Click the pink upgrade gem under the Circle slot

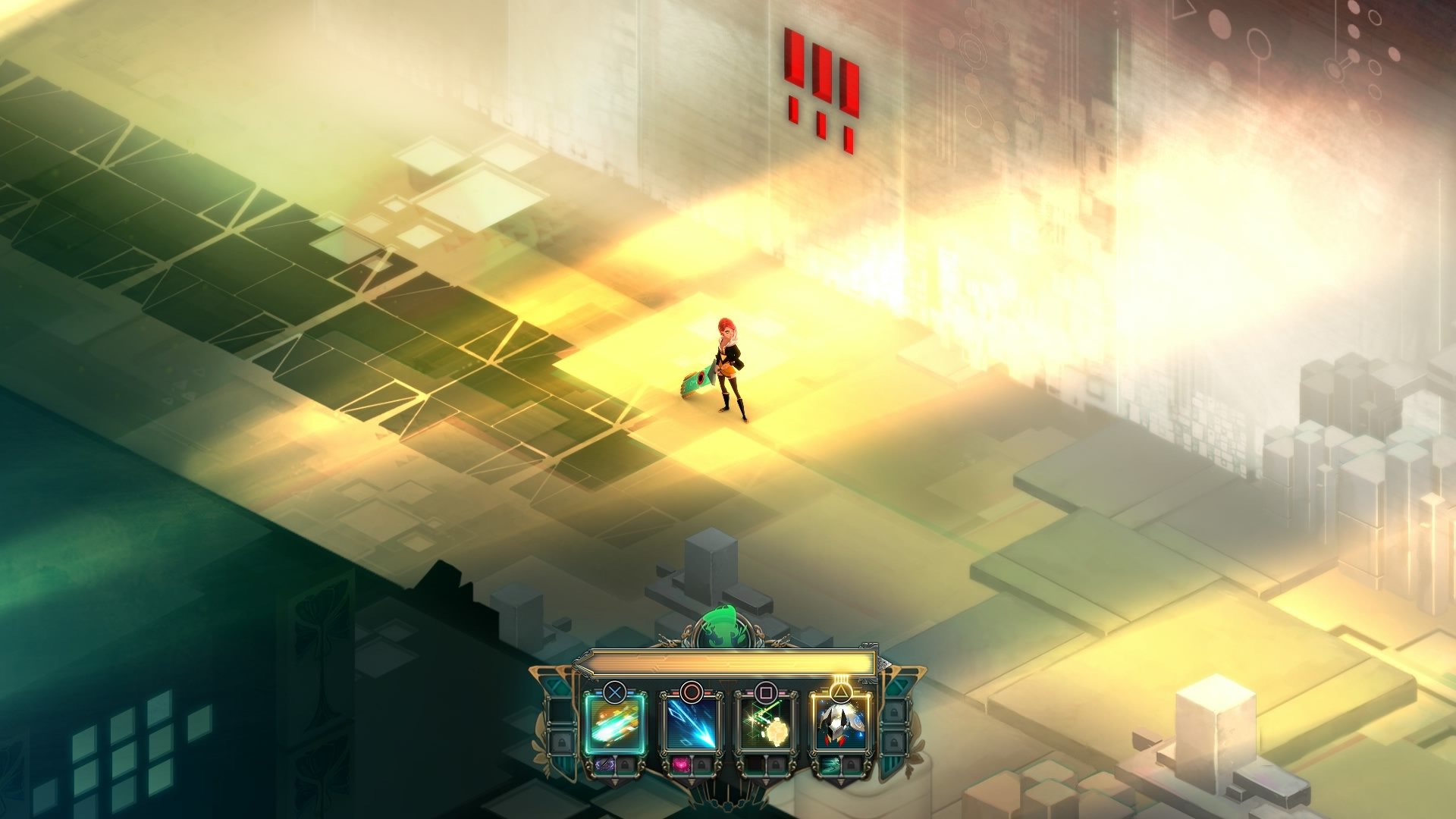681,766
